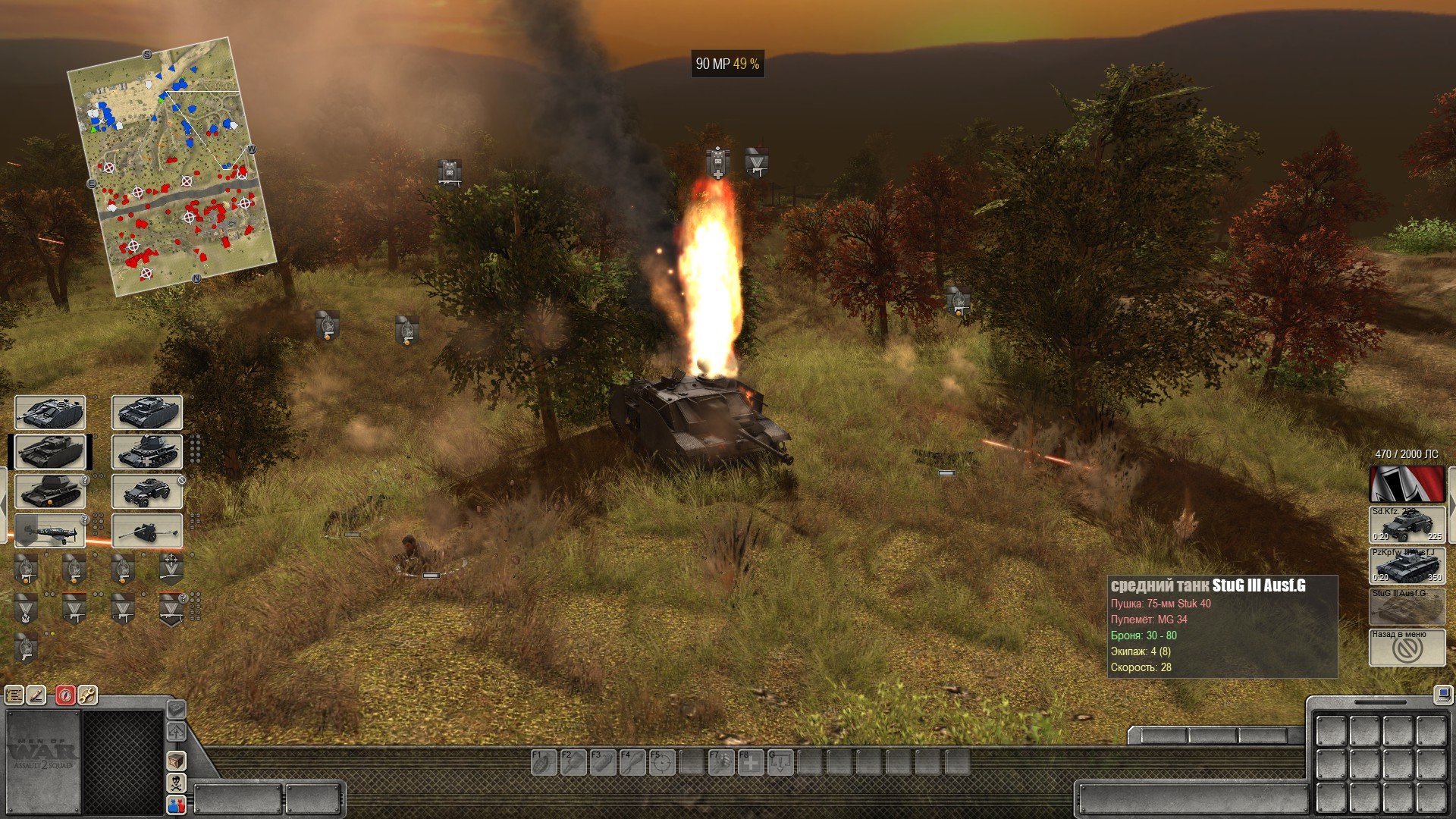1456x819 pixels.
Task: Click the pencil drawing tool icon
Action: [x=36, y=695]
